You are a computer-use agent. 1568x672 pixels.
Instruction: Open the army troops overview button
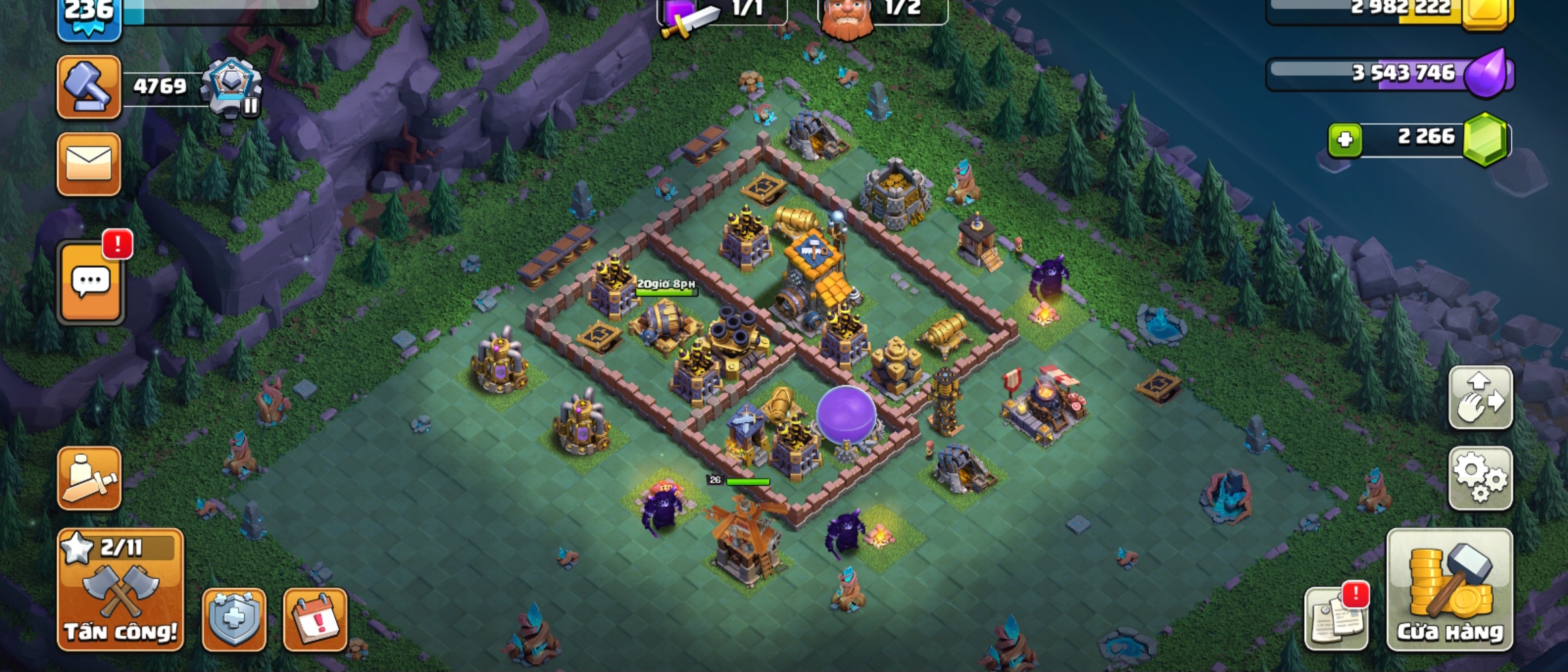click(89, 479)
